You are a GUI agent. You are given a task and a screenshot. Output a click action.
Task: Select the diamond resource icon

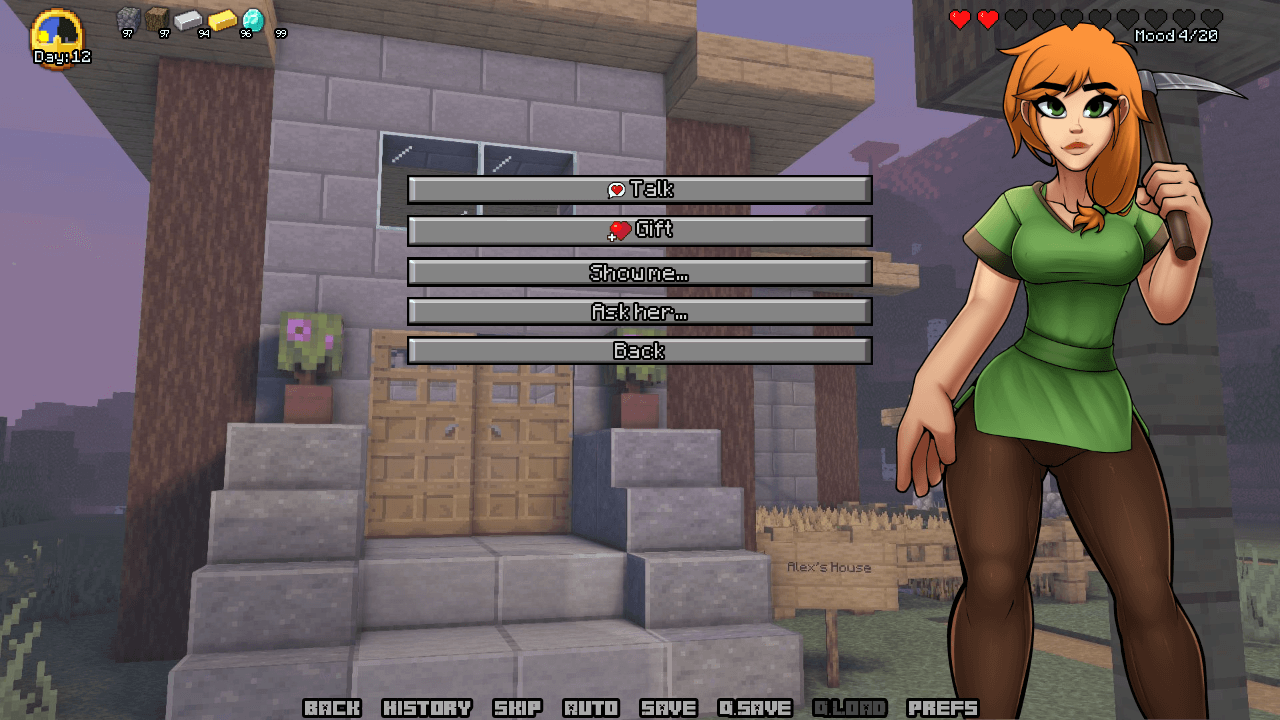(253, 20)
